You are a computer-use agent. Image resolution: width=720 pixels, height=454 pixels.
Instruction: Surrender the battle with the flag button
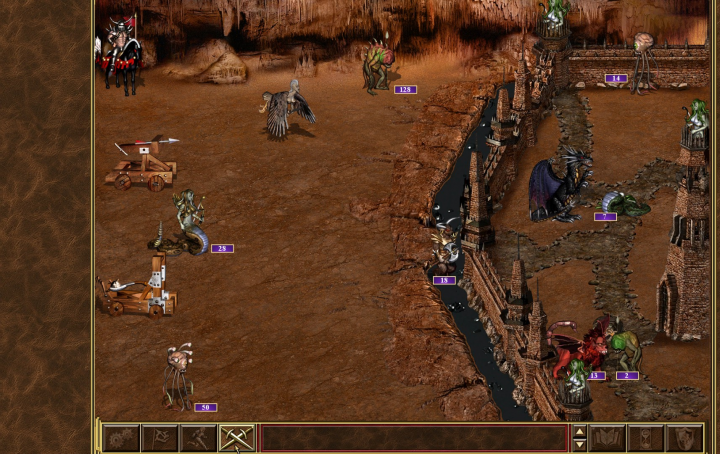160,438
